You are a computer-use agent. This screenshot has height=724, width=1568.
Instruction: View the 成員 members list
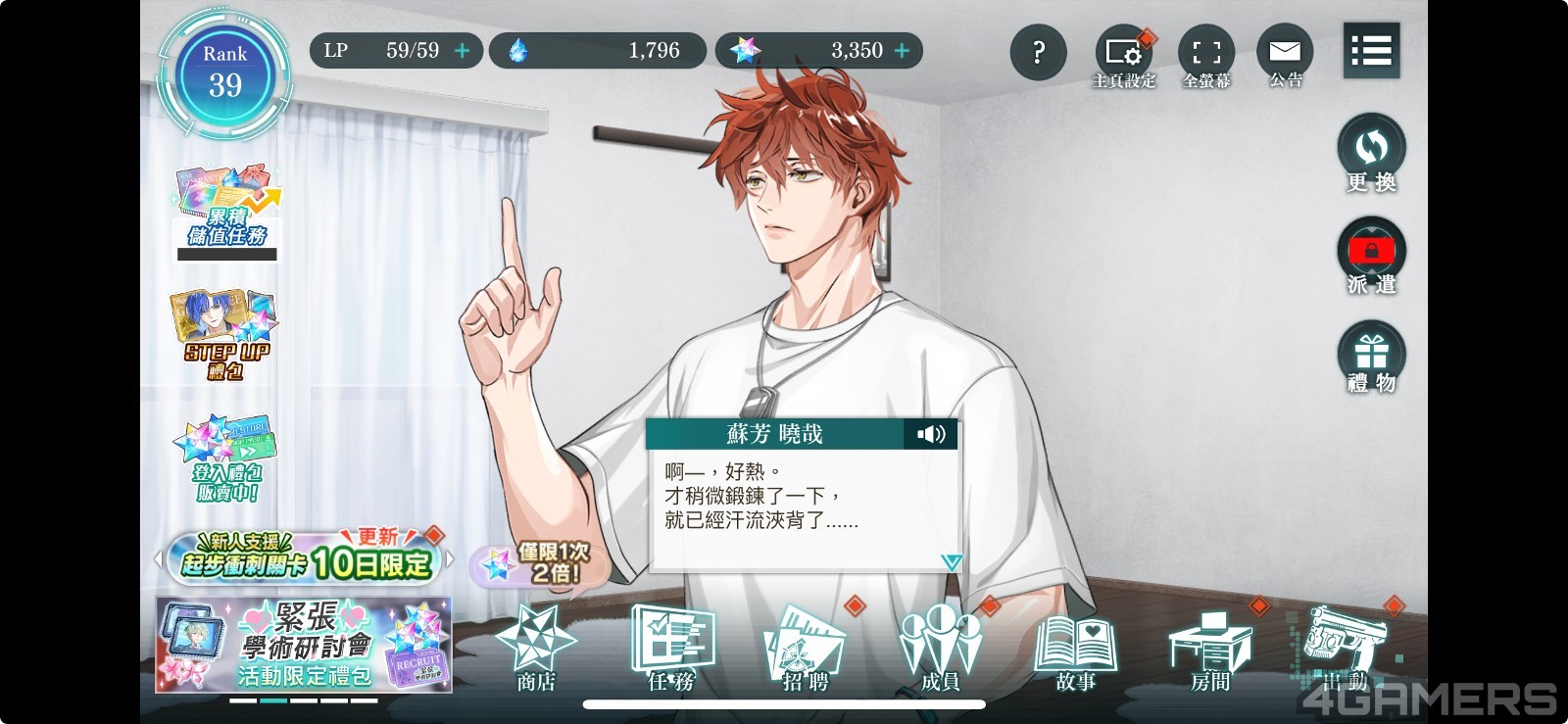click(940, 648)
